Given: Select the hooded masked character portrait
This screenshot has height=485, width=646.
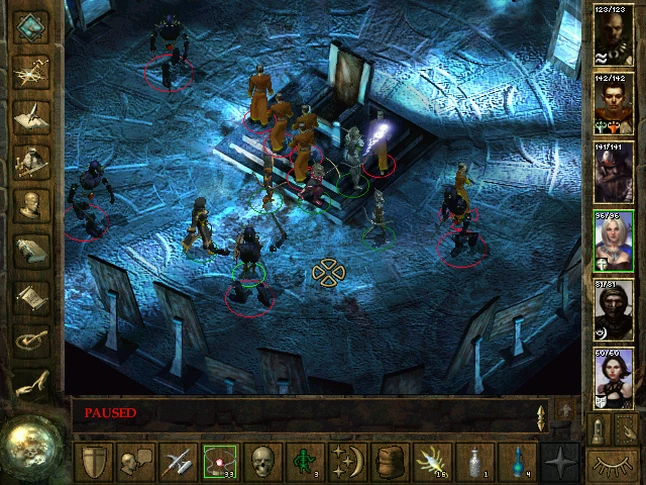Looking at the screenshot, I should 614,310.
